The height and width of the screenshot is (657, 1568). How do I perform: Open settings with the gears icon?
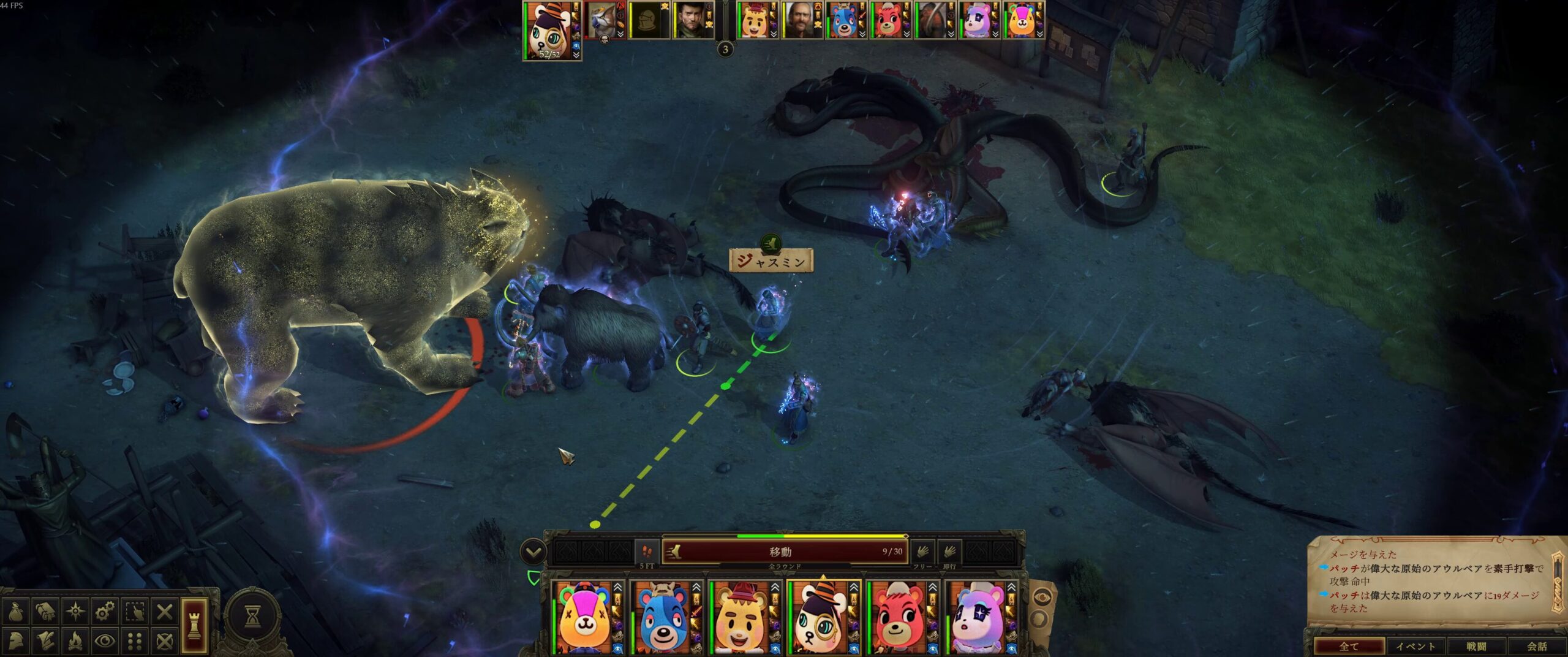point(105,611)
